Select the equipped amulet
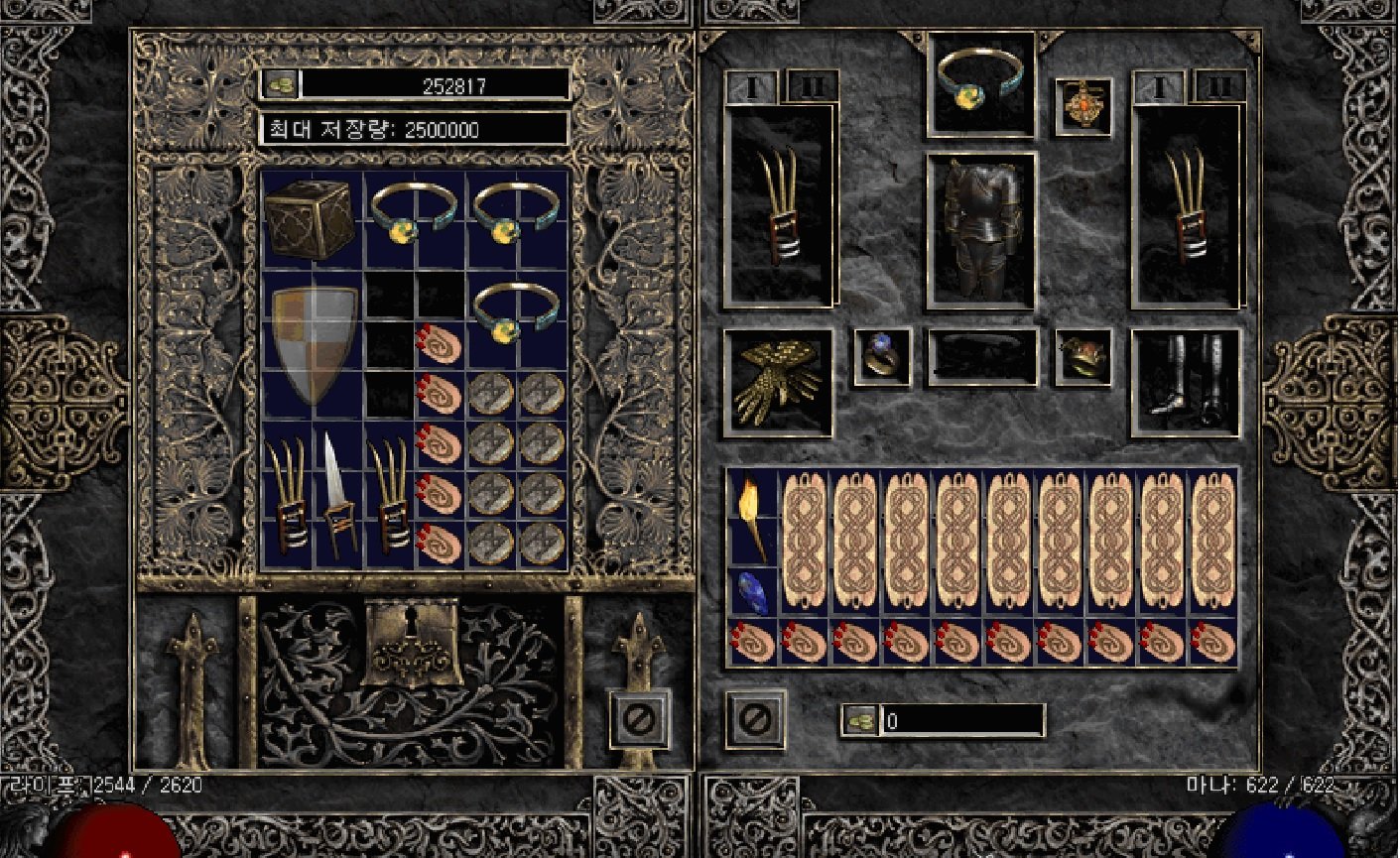This screenshot has width=1400, height=858. click(1082, 105)
